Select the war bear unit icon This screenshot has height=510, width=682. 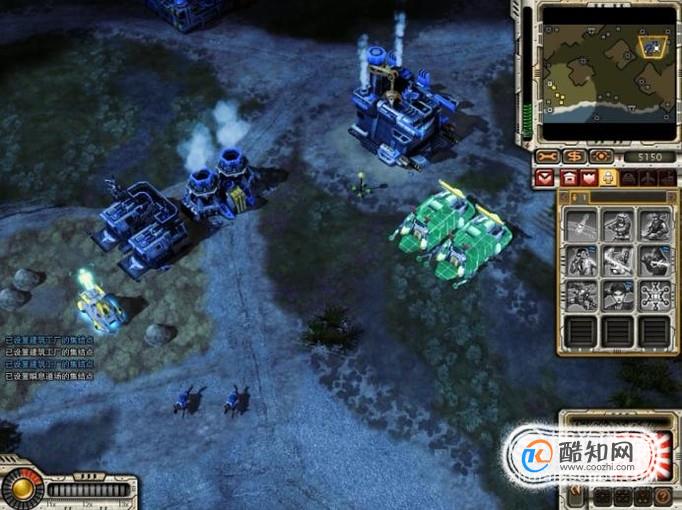[582, 226]
